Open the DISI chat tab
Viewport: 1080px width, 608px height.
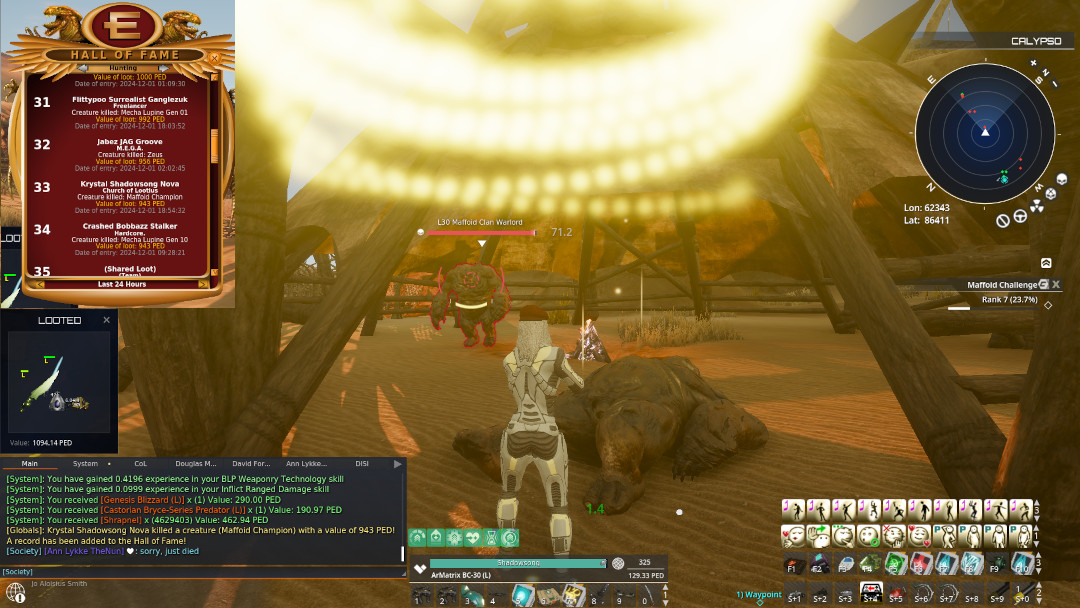362,464
